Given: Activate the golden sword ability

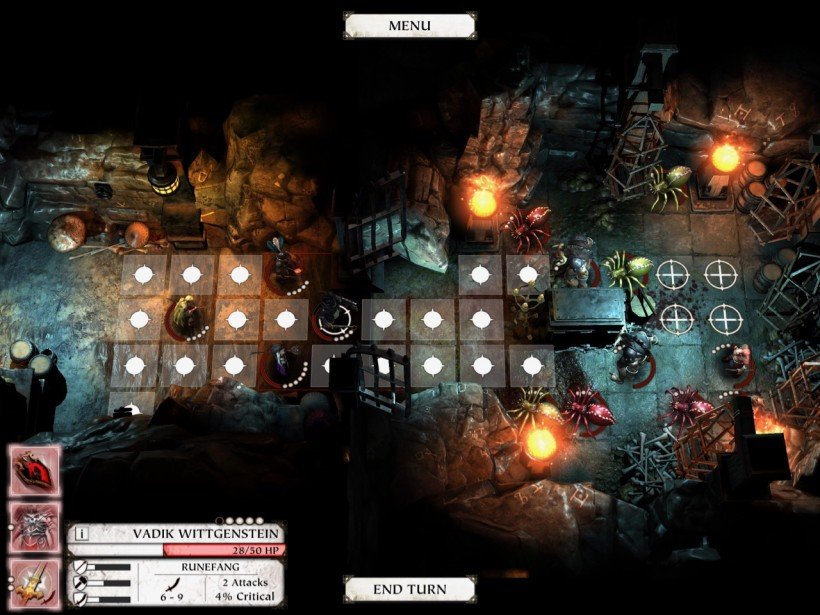Looking at the screenshot, I should pos(34,581).
